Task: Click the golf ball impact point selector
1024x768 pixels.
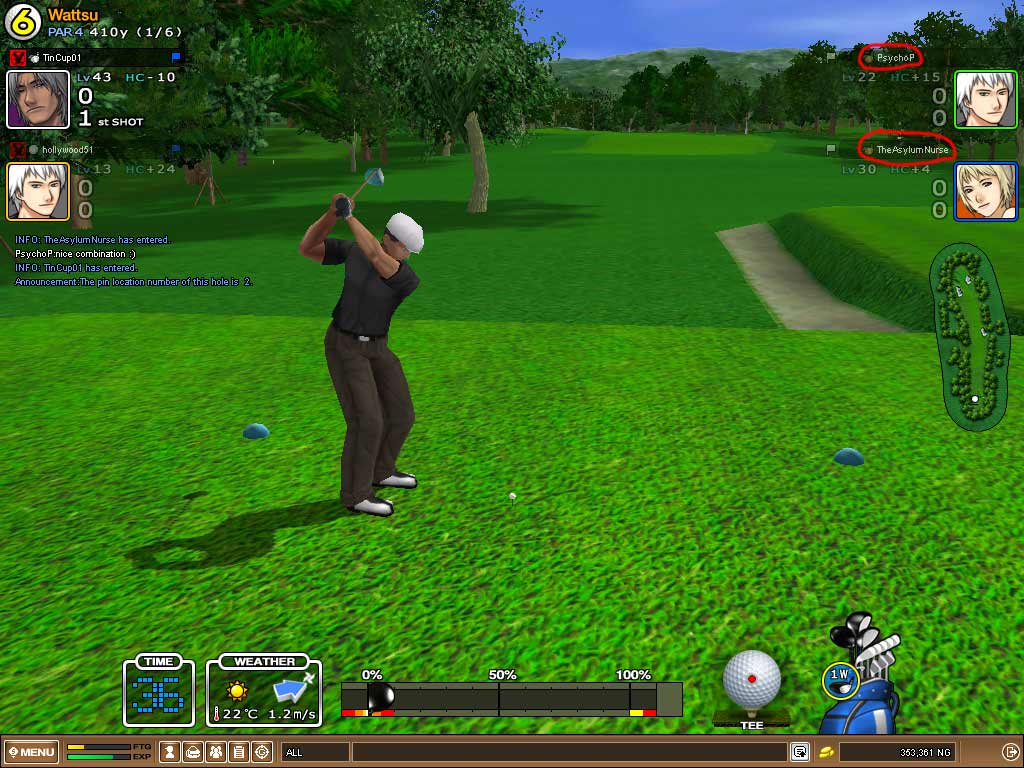Action: tap(751, 680)
